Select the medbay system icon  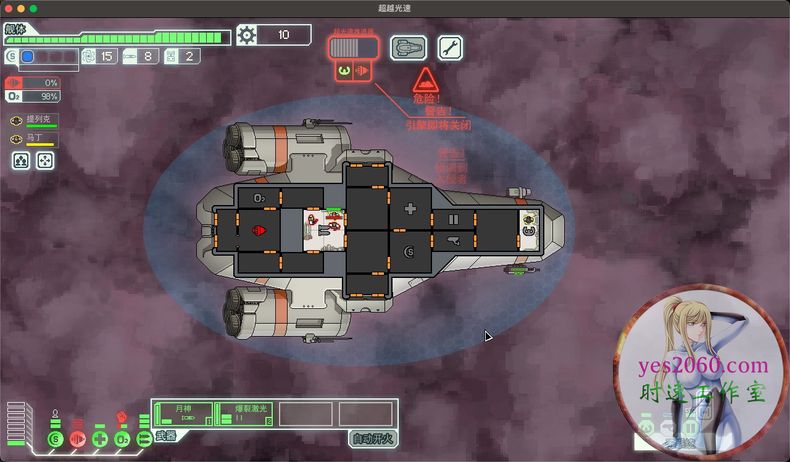(100, 439)
